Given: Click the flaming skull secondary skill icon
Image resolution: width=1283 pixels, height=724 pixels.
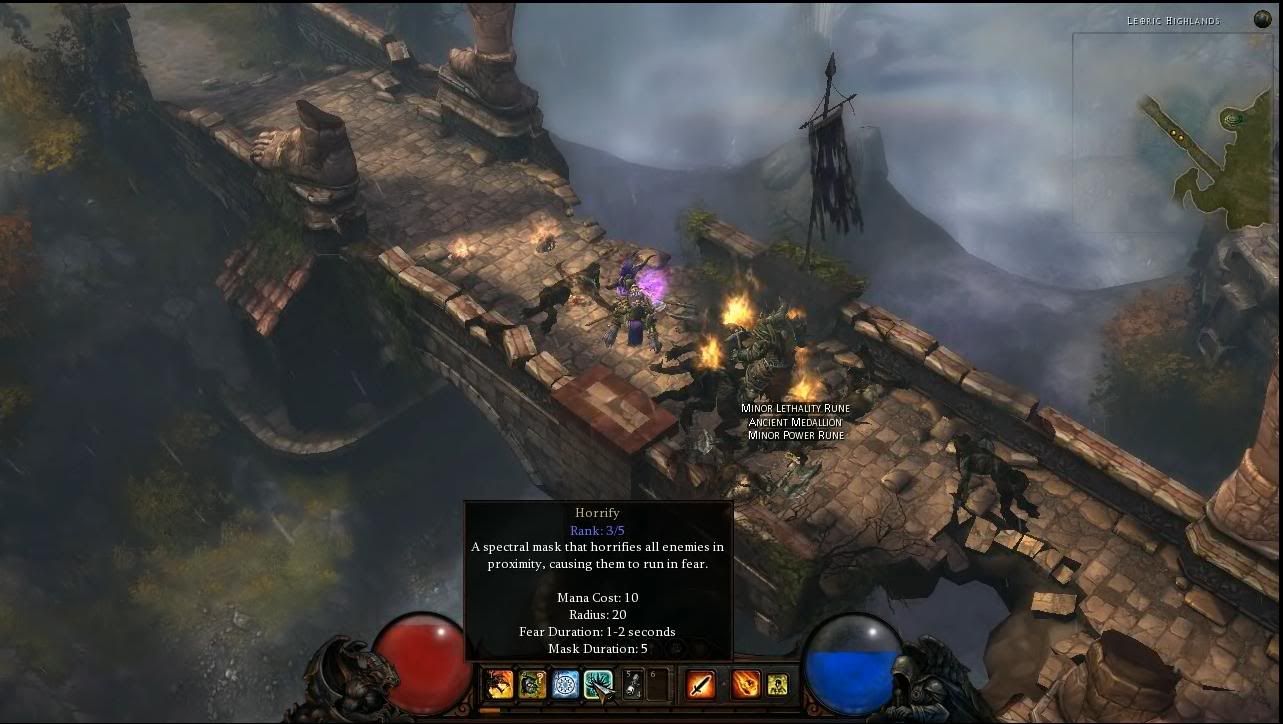Looking at the screenshot, I should (748, 685).
